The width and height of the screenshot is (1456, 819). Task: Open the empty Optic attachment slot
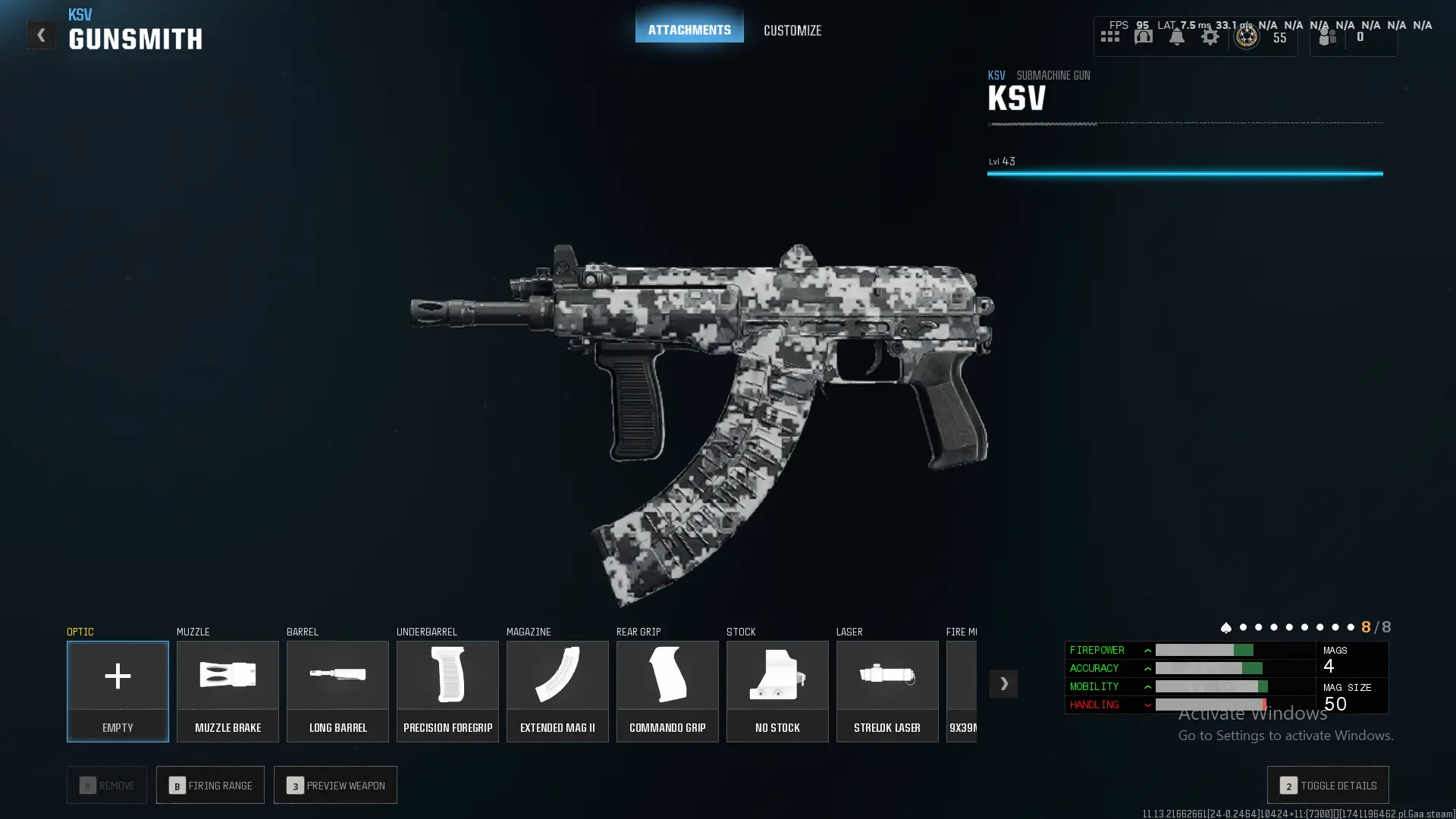[x=118, y=691]
